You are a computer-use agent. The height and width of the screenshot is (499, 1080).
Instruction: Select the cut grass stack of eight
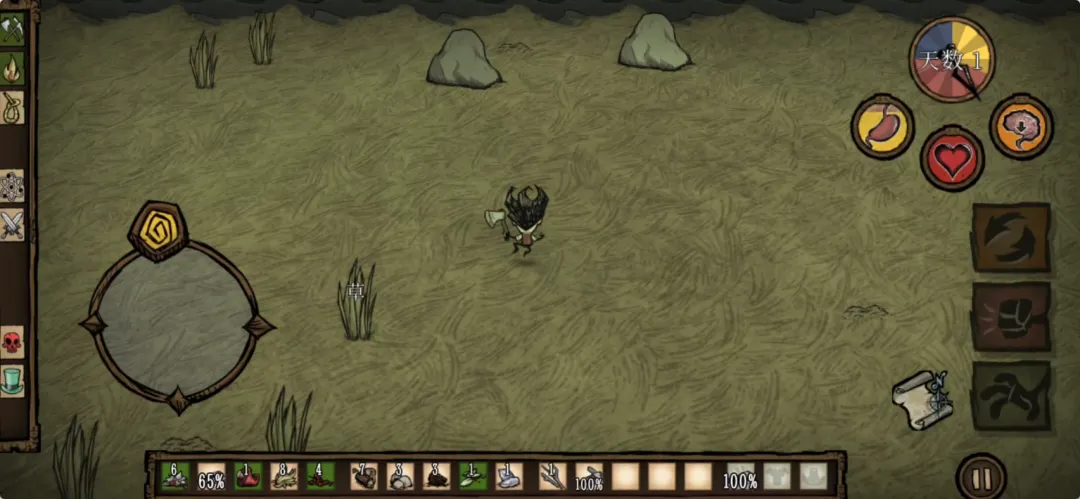(x=284, y=477)
